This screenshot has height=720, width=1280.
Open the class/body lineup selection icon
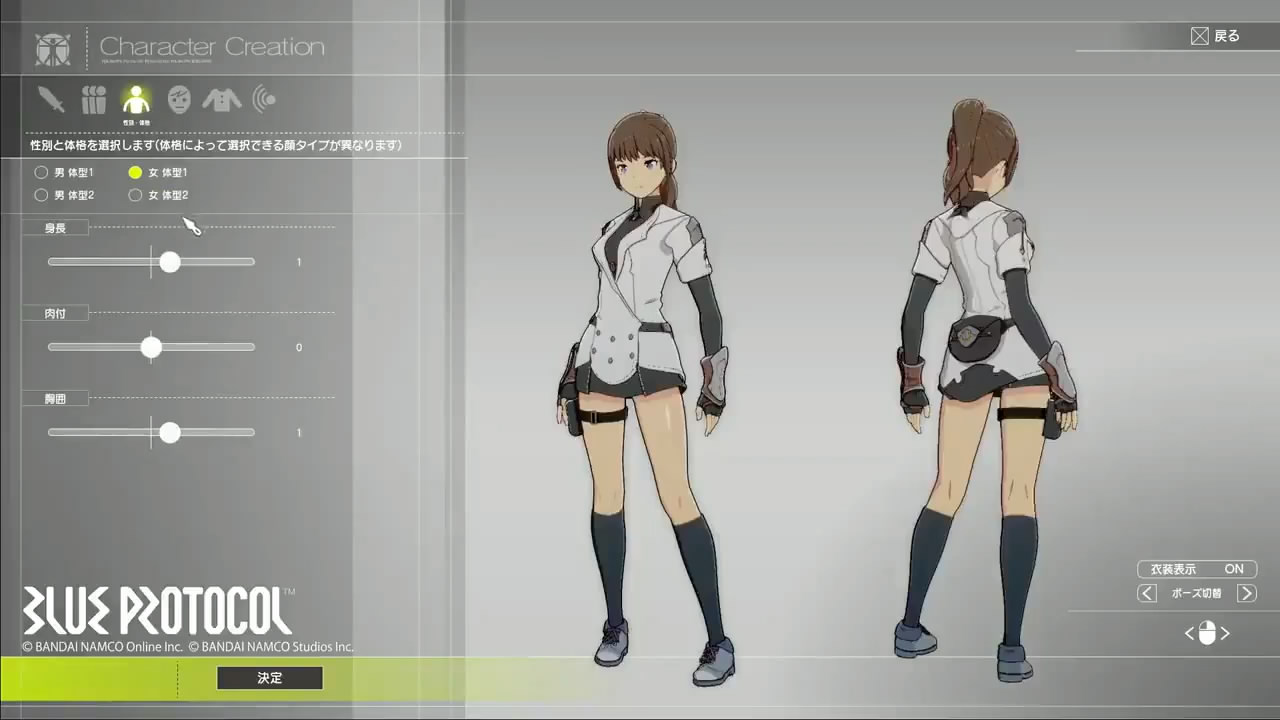[93, 98]
